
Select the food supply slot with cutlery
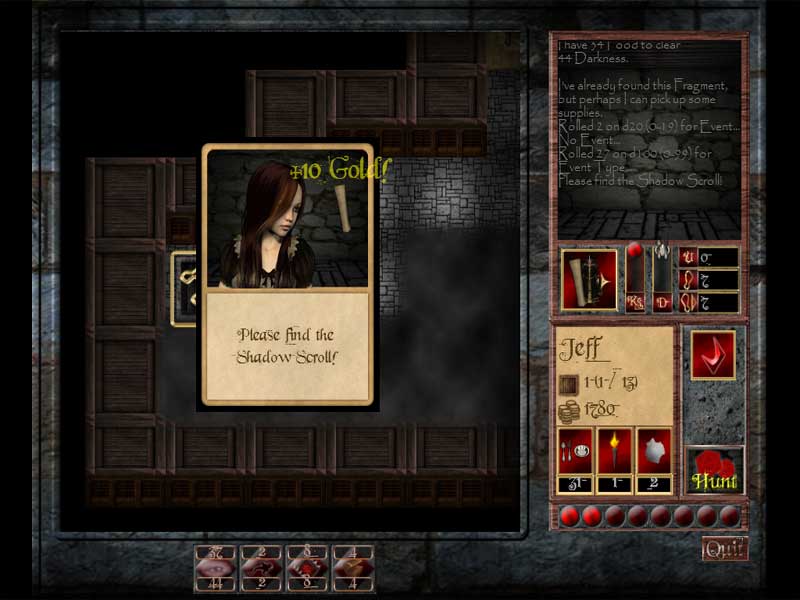(575, 452)
